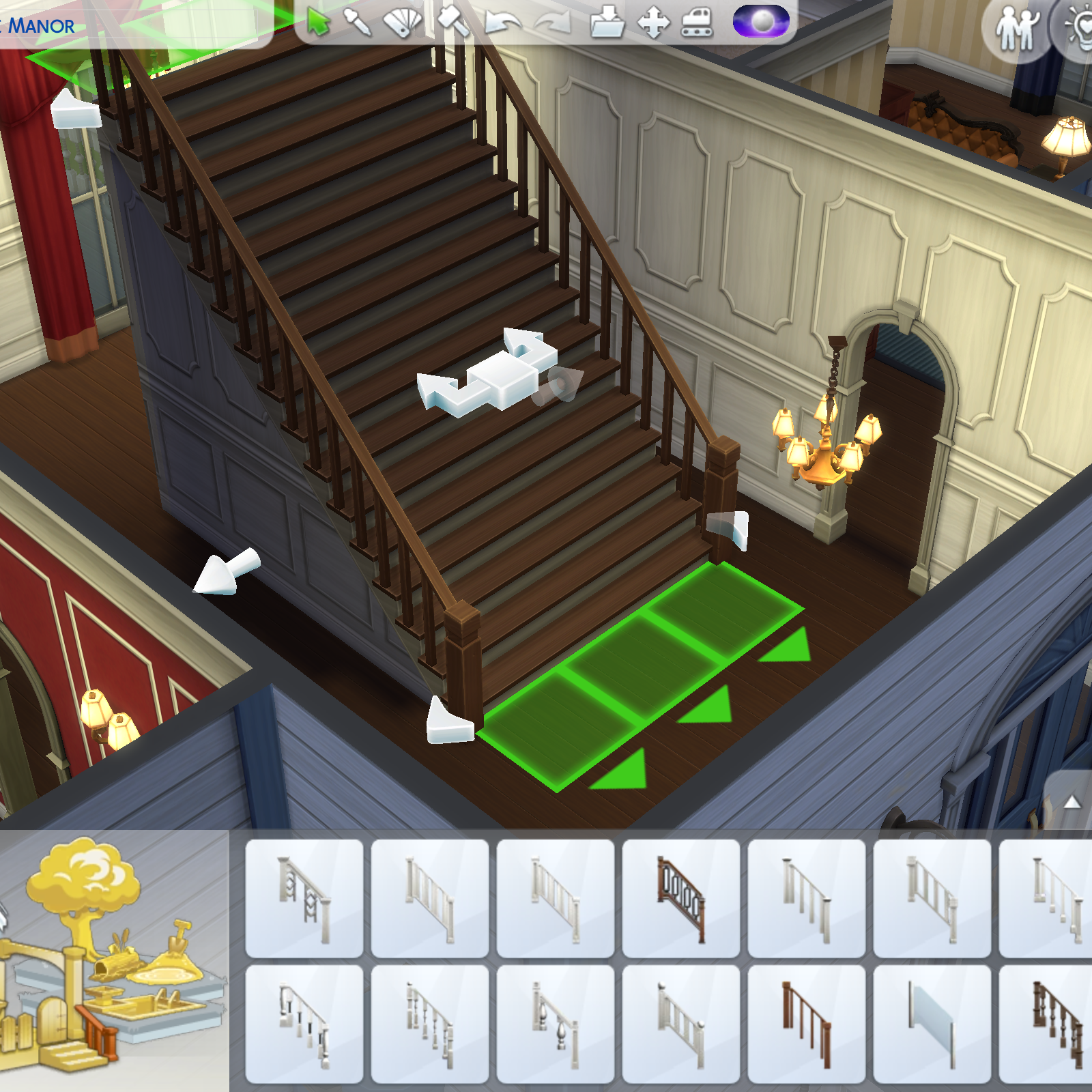Pick the glass panel railing
Image resolution: width=1092 pixels, height=1092 pixels.
(932, 1024)
